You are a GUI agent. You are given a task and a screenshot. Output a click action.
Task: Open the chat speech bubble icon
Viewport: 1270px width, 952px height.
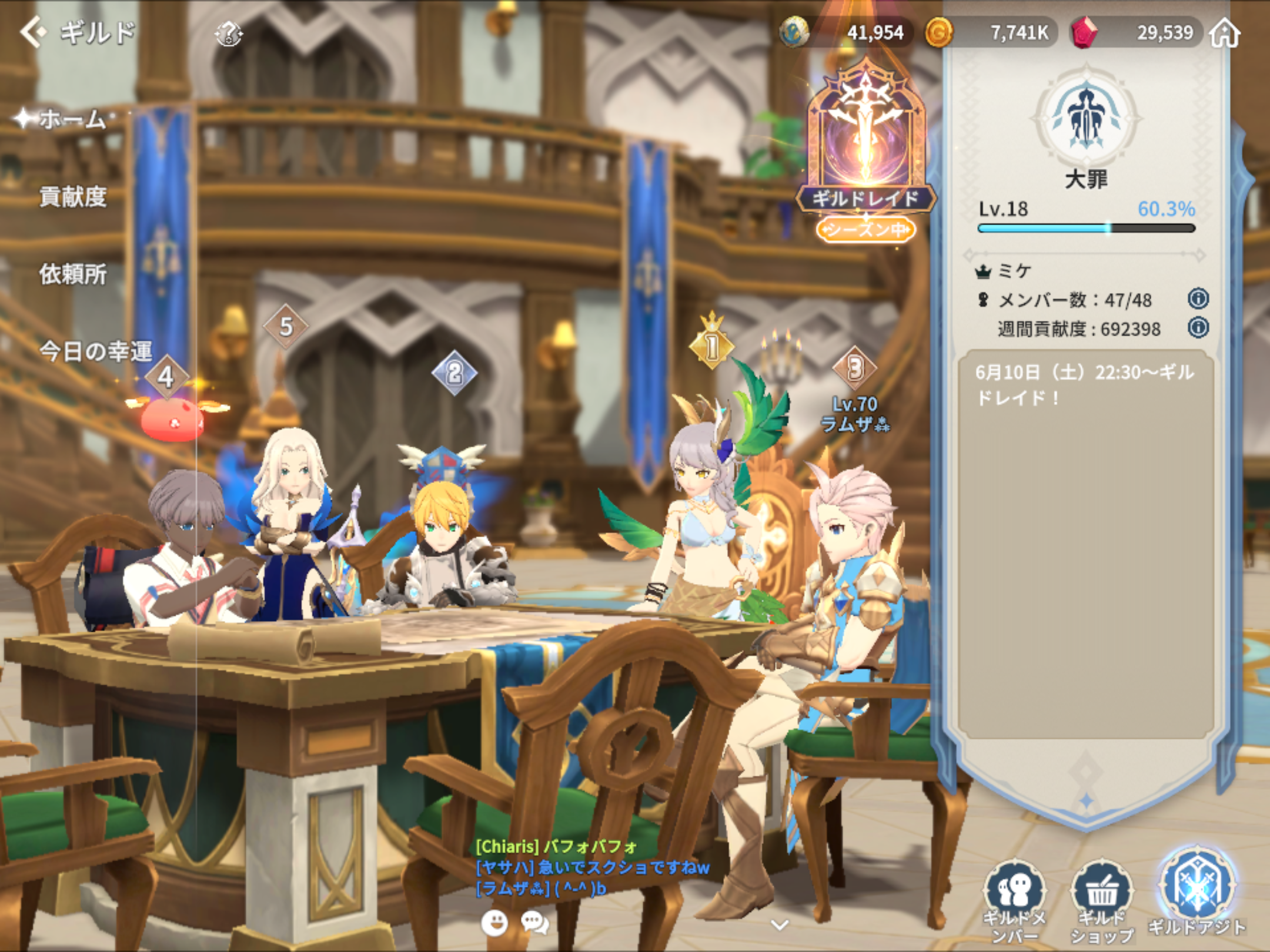534,923
